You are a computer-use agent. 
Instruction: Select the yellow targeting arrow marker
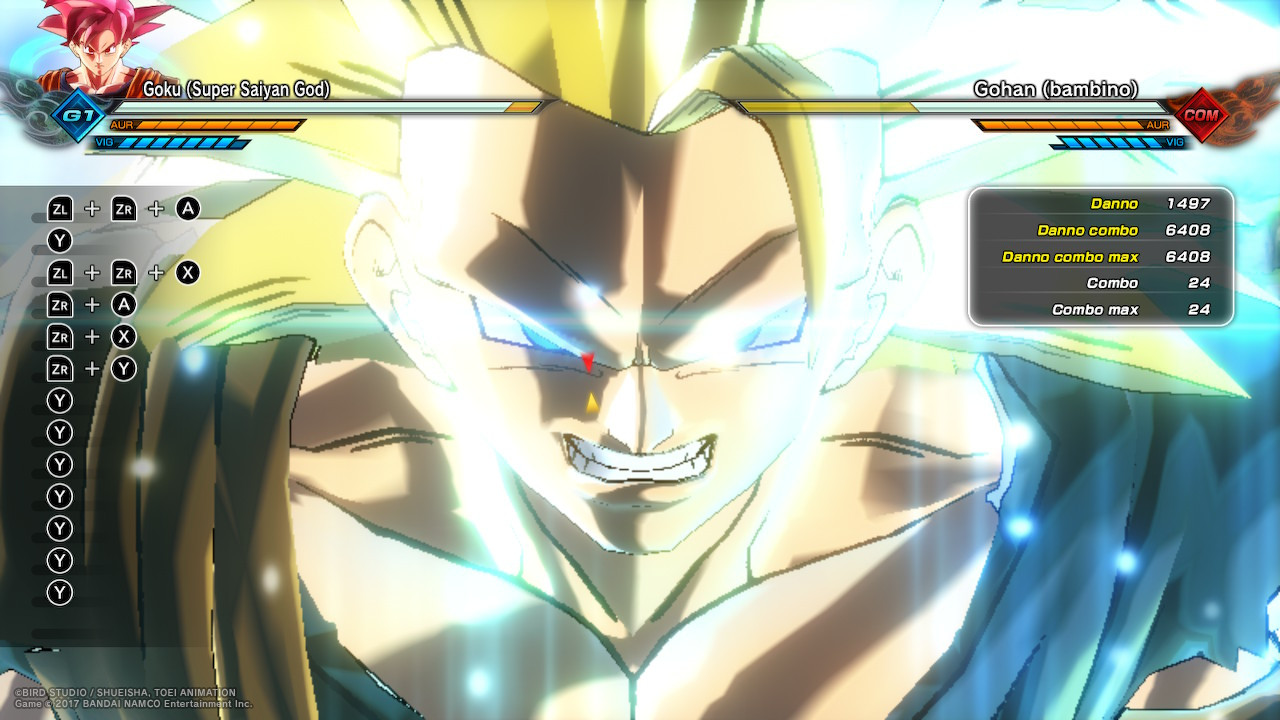590,402
